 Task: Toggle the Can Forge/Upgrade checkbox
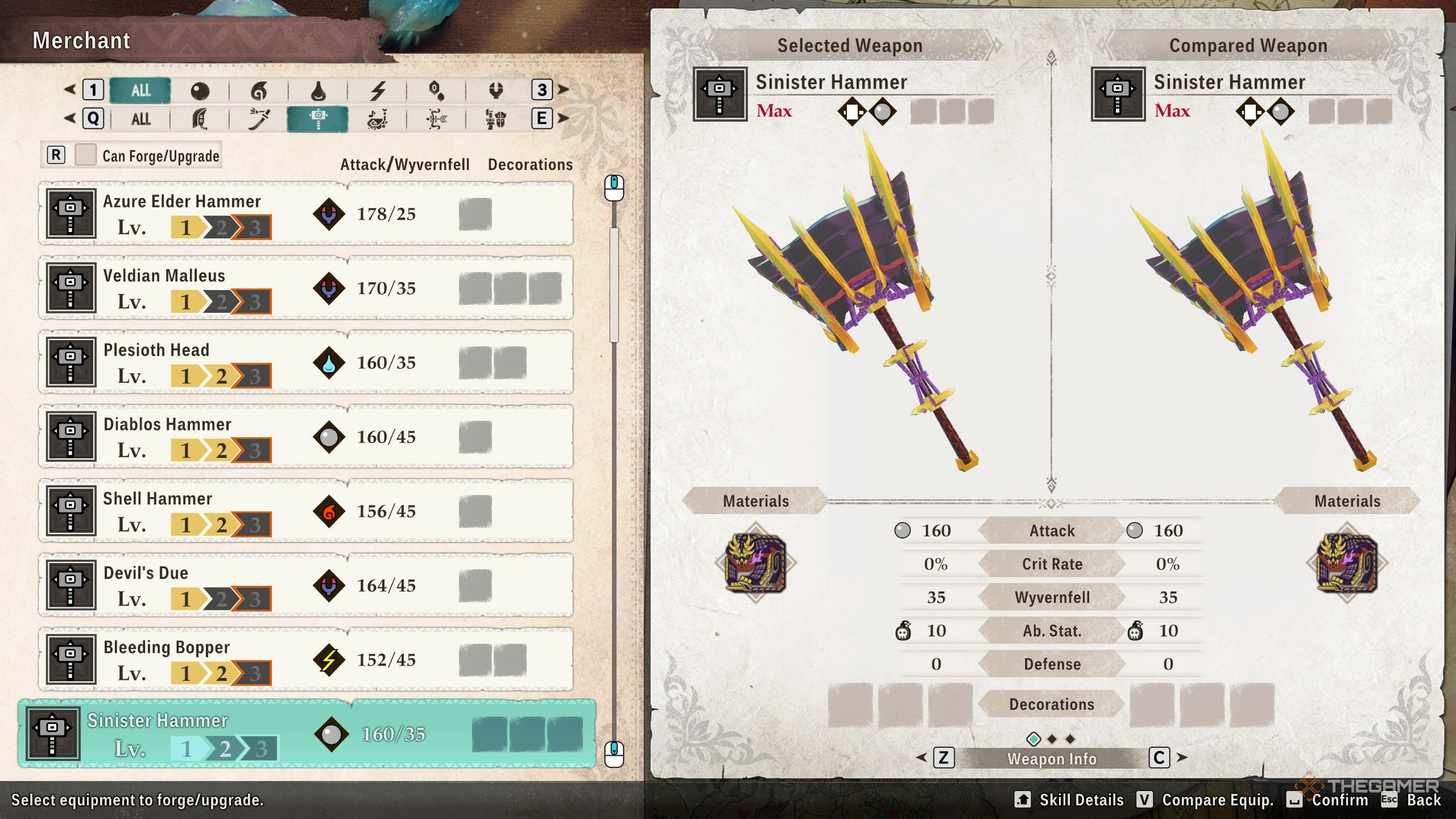tap(85, 155)
